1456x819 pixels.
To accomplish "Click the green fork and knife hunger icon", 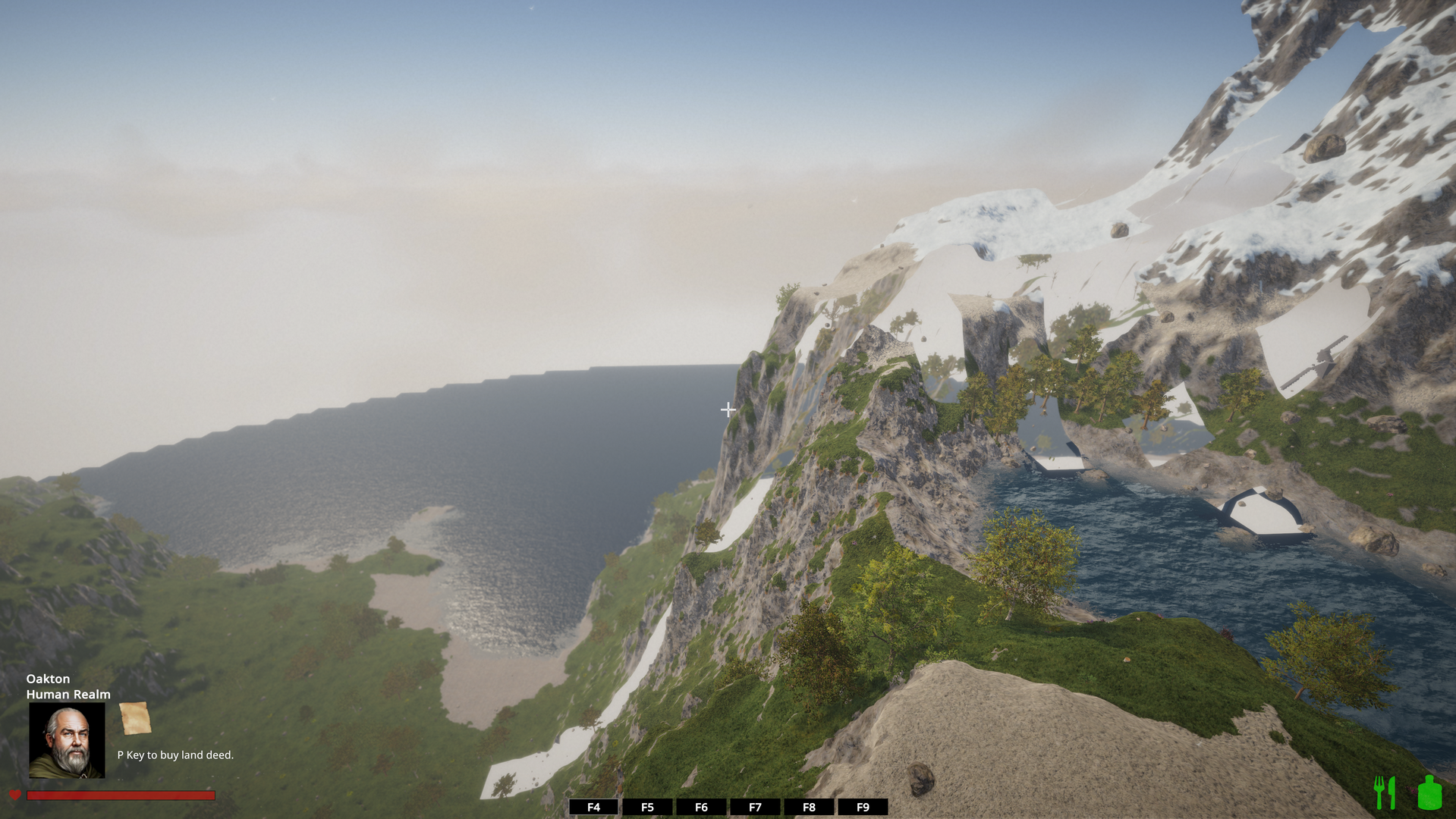I will pos(1385,792).
